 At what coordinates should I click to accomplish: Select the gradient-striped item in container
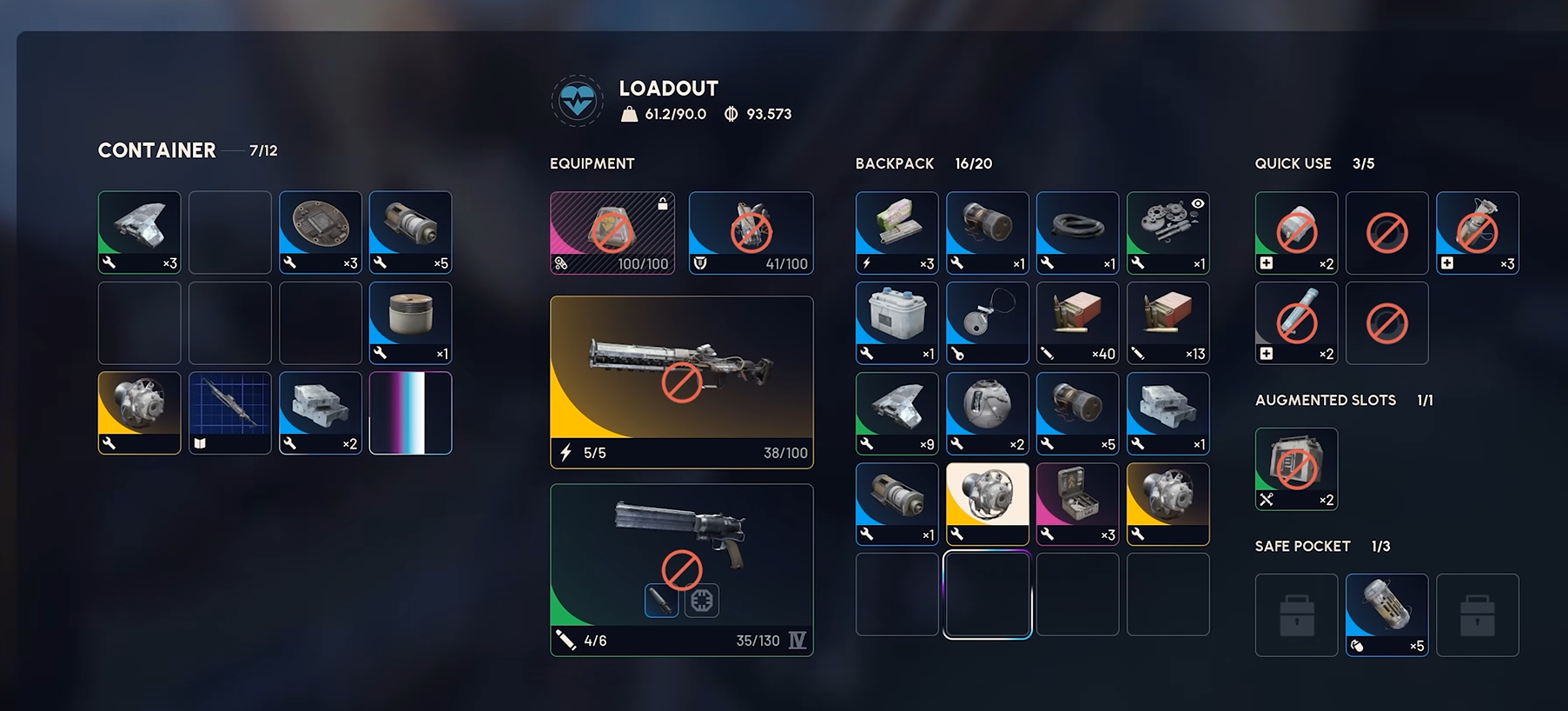tap(410, 413)
